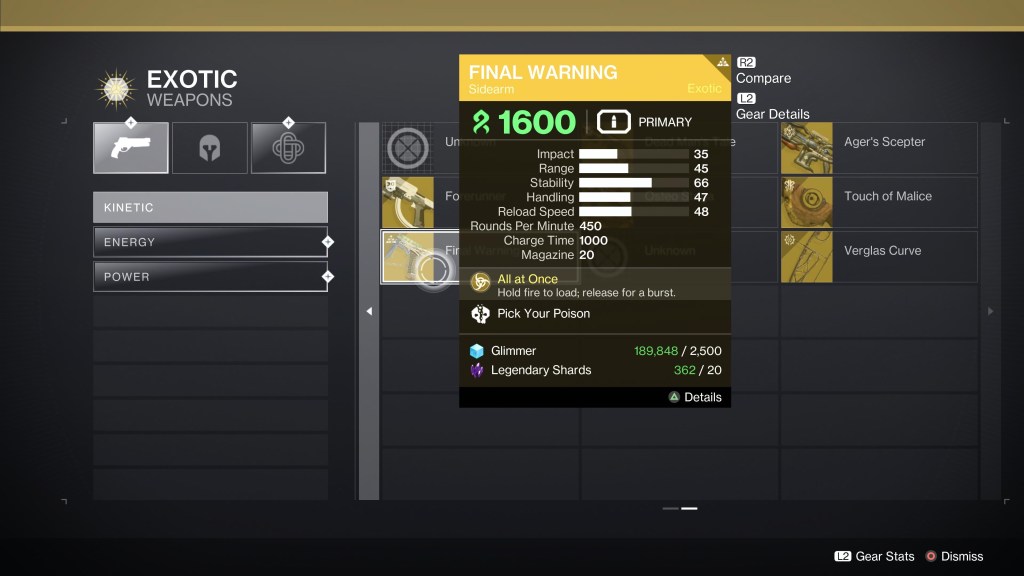Select the Ager's Scepter weapon tile

pos(878,148)
